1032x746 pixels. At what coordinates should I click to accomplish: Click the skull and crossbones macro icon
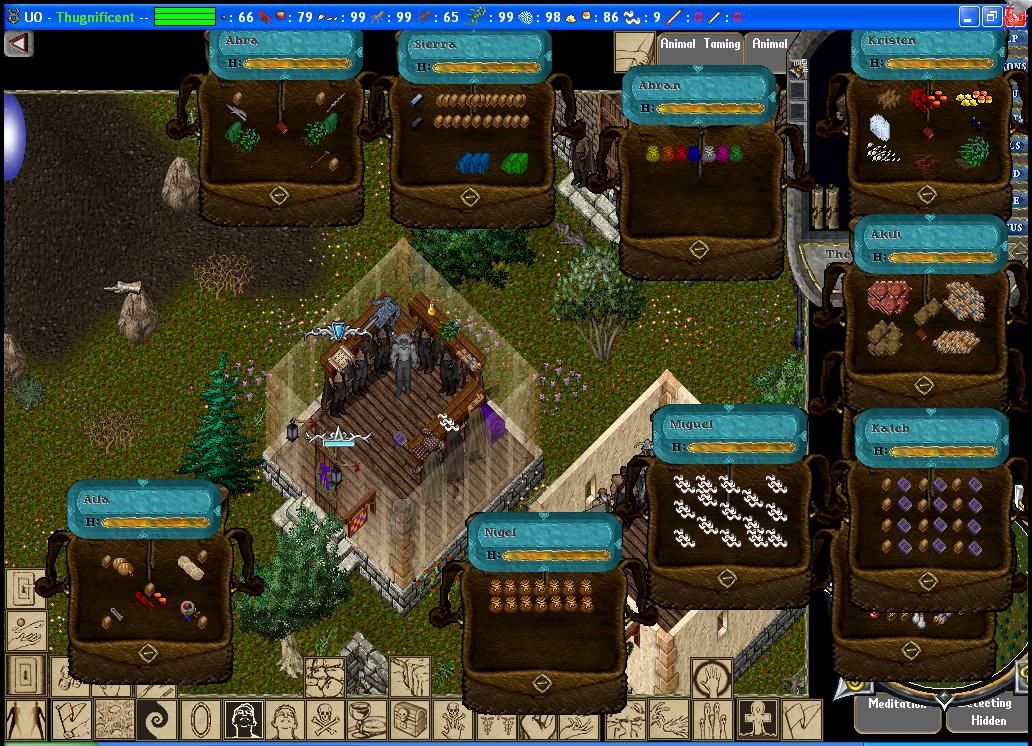(x=327, y=718)
